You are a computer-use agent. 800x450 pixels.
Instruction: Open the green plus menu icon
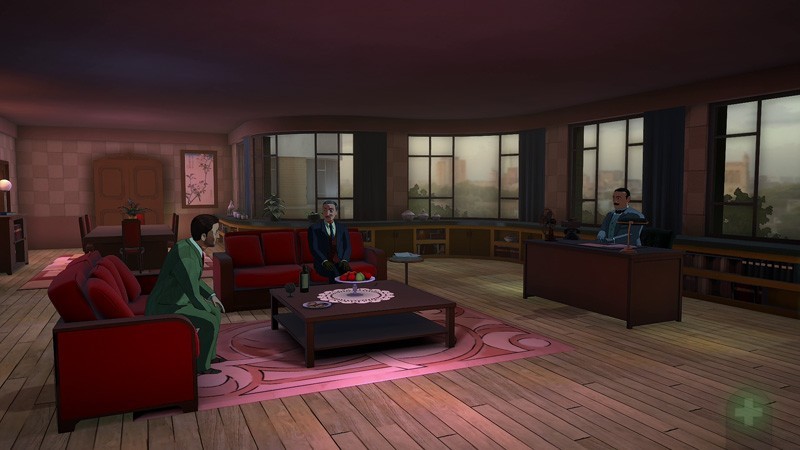[x=748, y=409]
